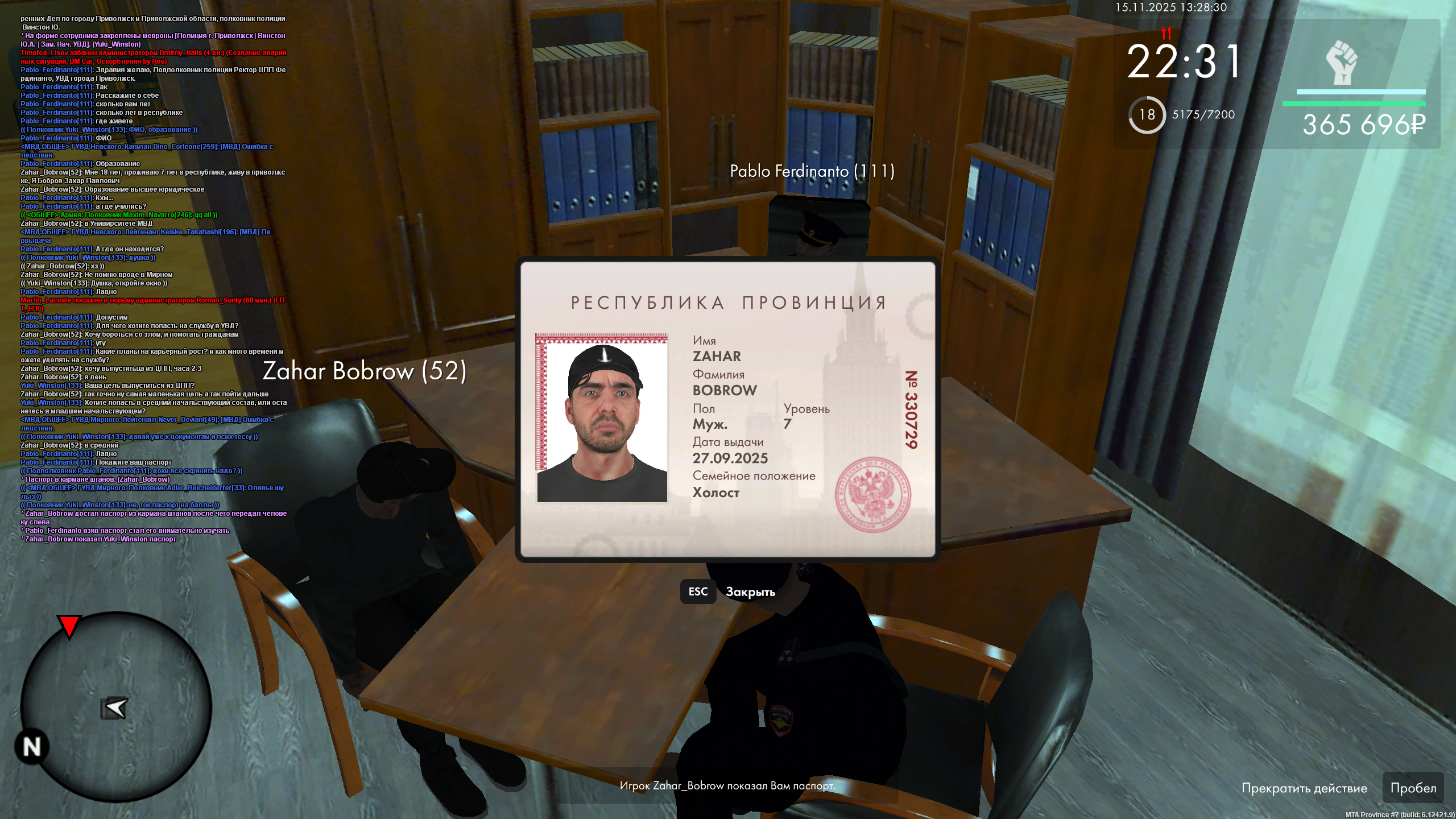Click Закрыть to close the passport
Viewport: 1456px width, 819px height.
750,592
